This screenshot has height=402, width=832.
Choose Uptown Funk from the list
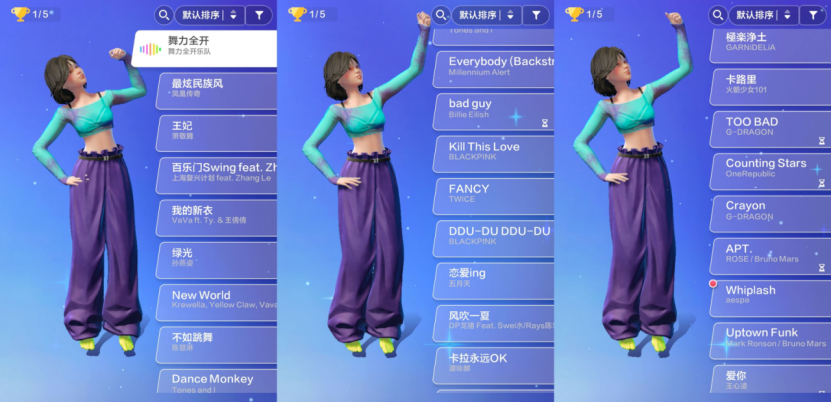[x=770, y=338]
